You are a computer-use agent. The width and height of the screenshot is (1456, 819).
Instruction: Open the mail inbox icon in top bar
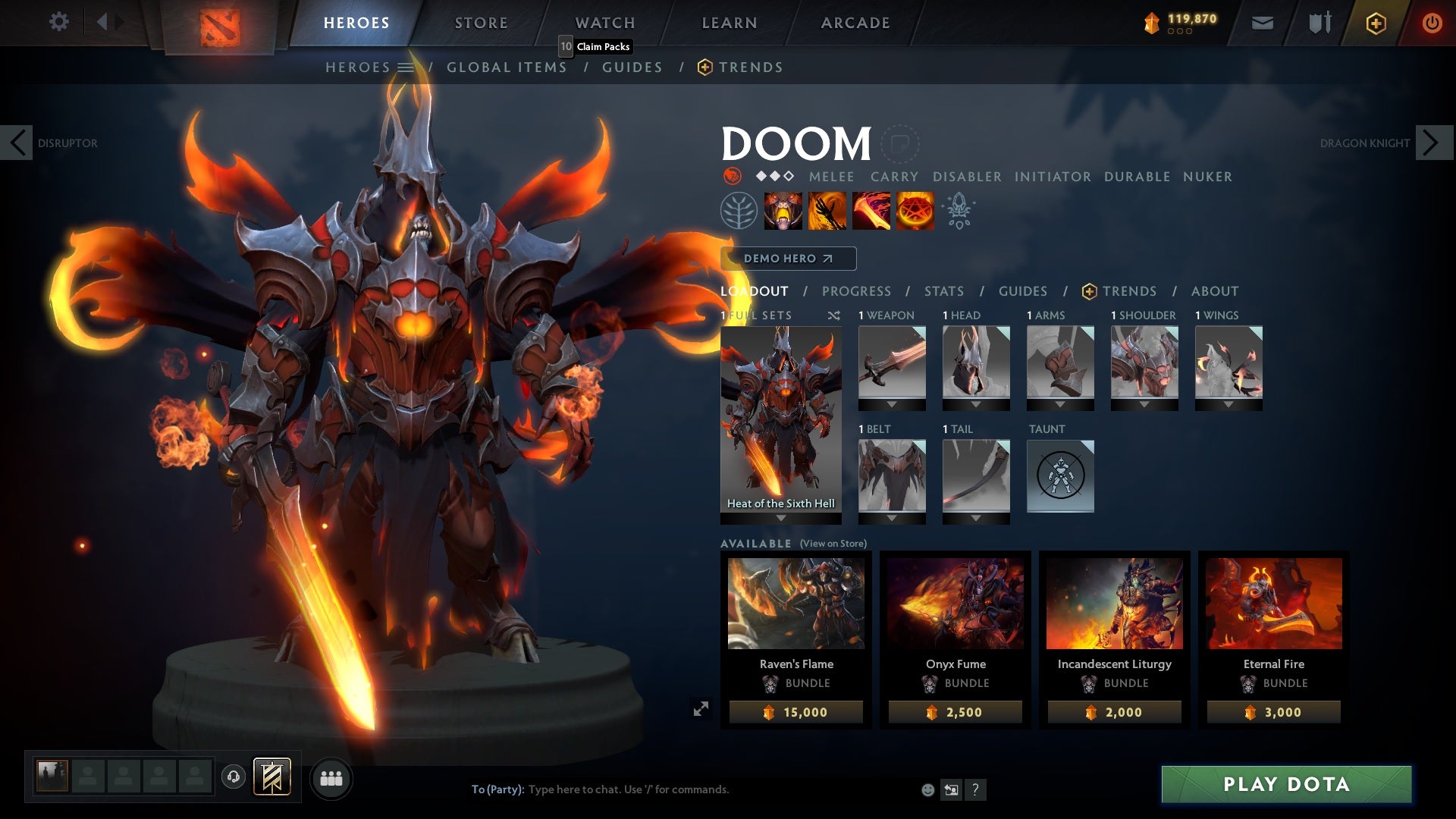pos(1261,23)
